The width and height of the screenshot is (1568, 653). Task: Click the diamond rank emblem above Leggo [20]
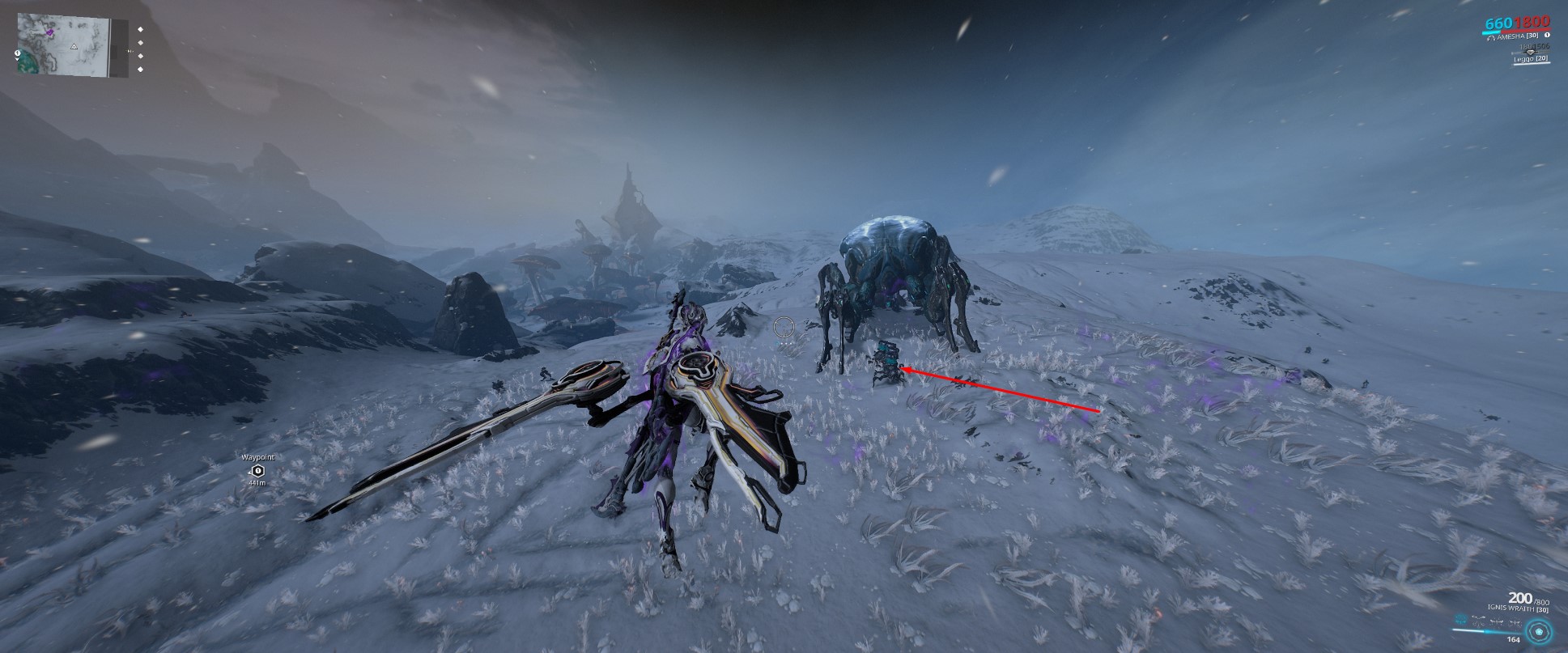[1531, 52]
